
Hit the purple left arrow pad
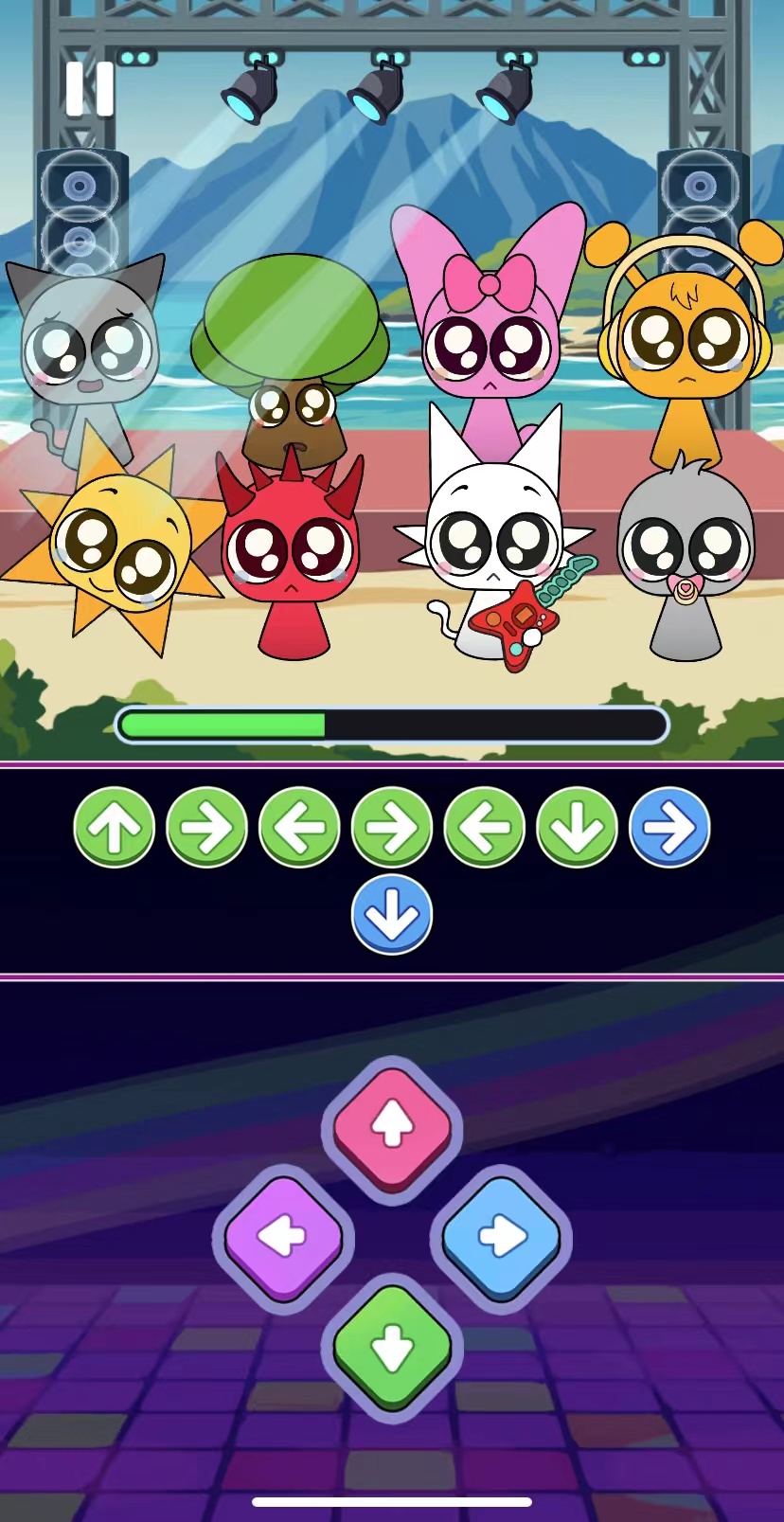pyautogui.click(x=283, y=1237)
